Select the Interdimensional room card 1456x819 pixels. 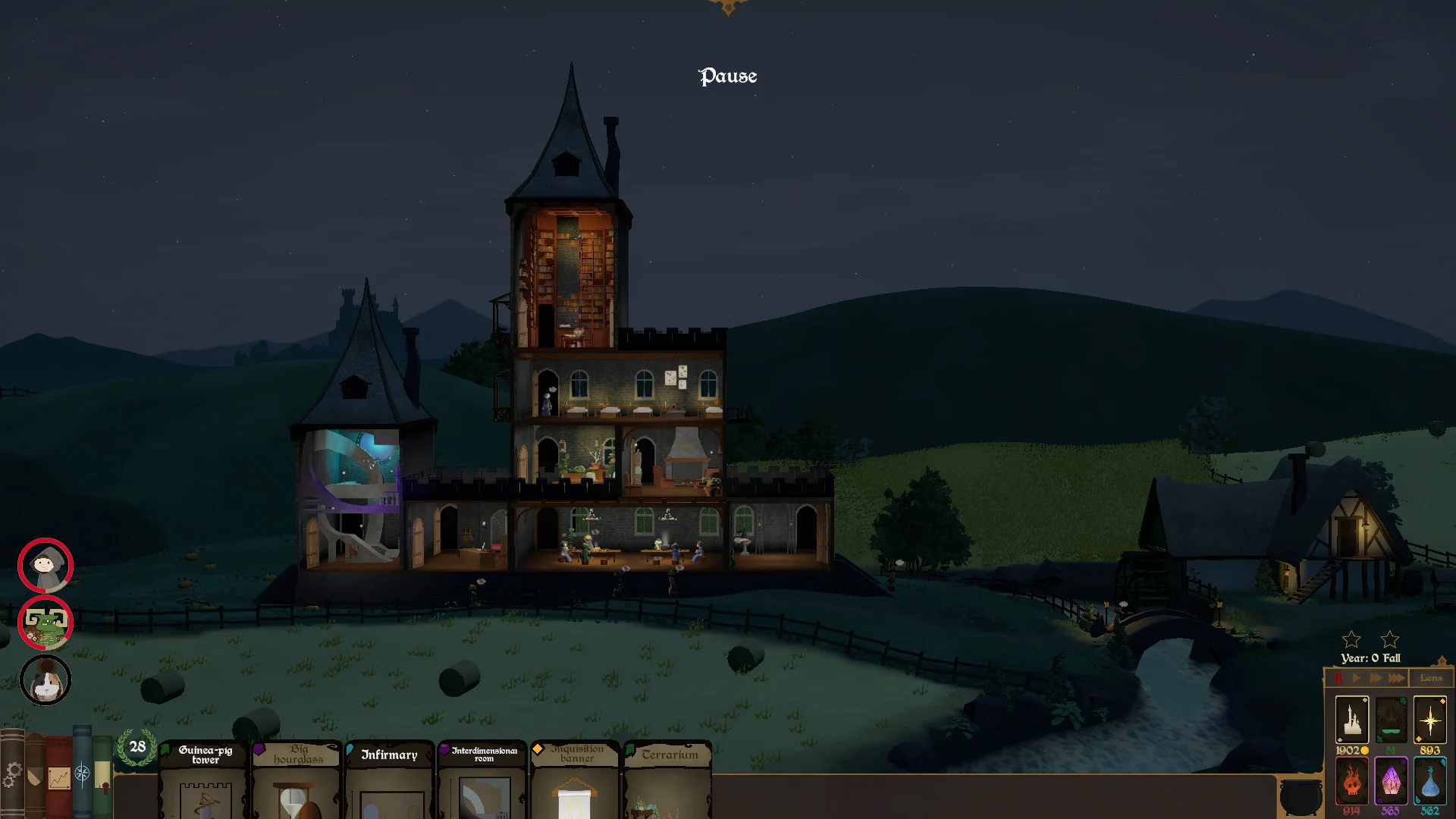(483, 781)
